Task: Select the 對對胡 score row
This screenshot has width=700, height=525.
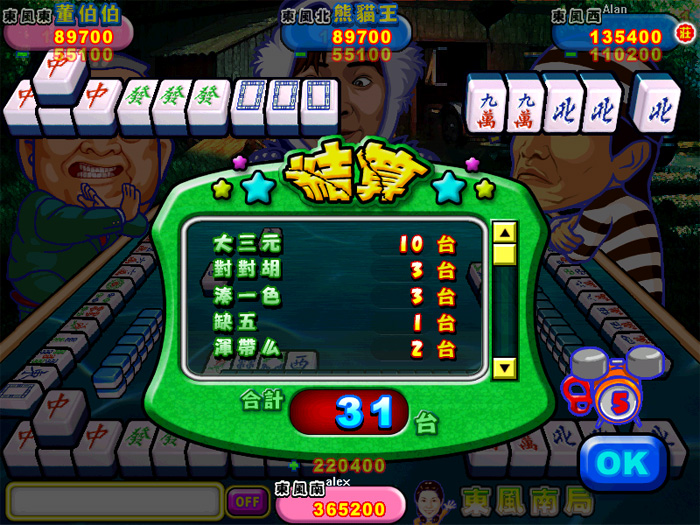Action: click(x=334, y=270)
